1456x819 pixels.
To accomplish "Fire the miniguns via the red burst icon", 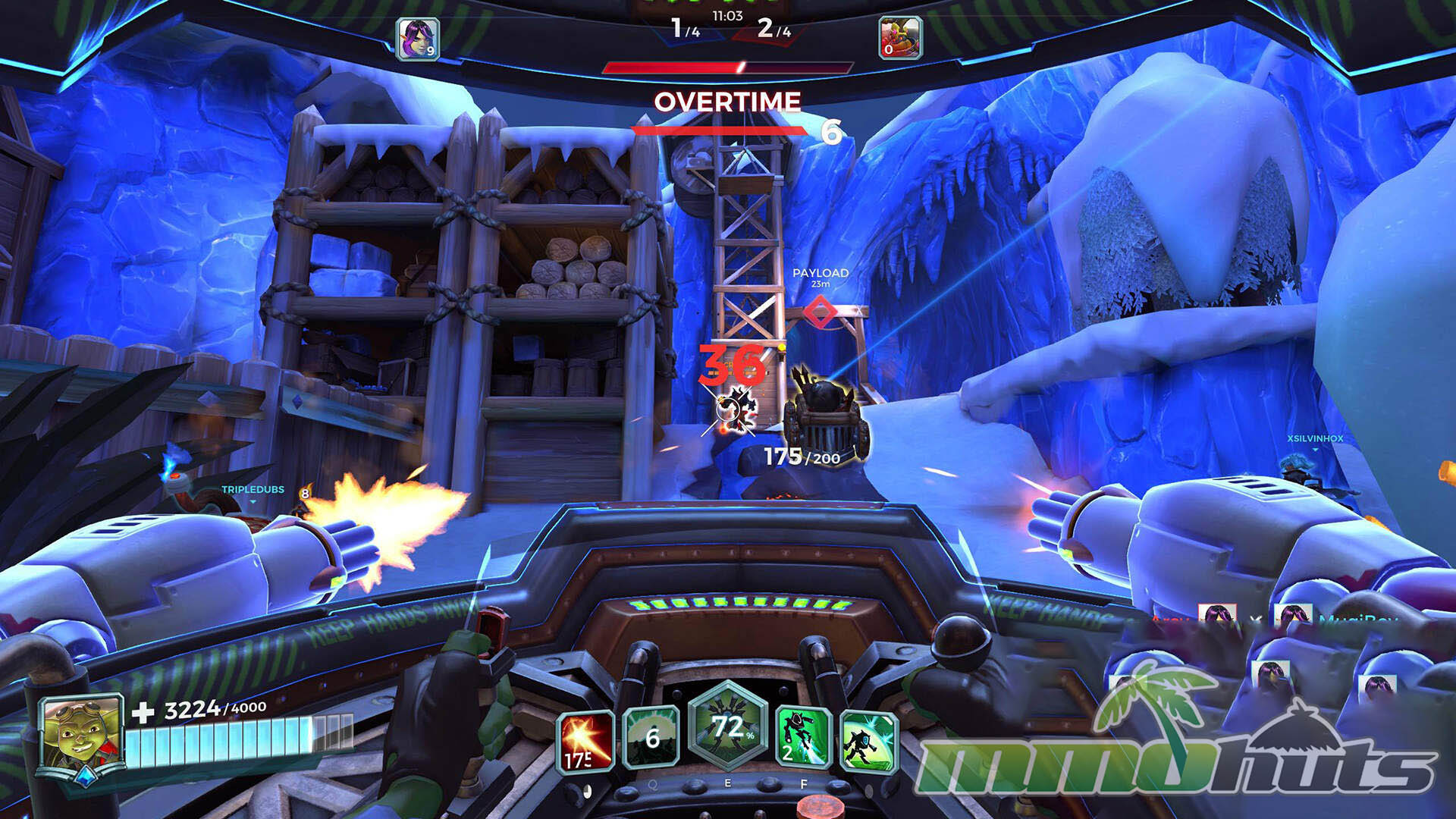I will [x=585, y=741].
